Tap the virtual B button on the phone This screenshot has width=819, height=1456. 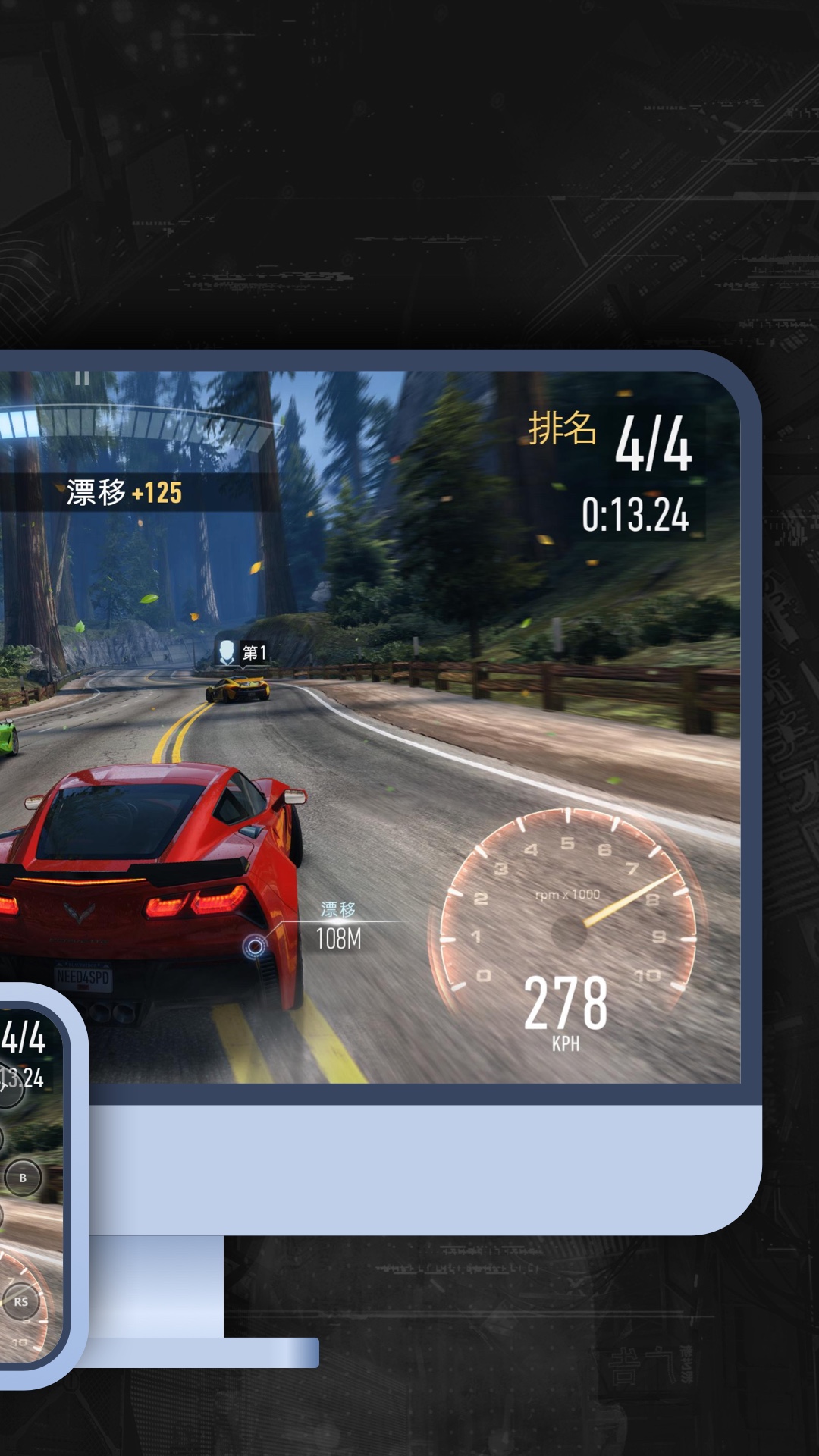pos(23,1178)
